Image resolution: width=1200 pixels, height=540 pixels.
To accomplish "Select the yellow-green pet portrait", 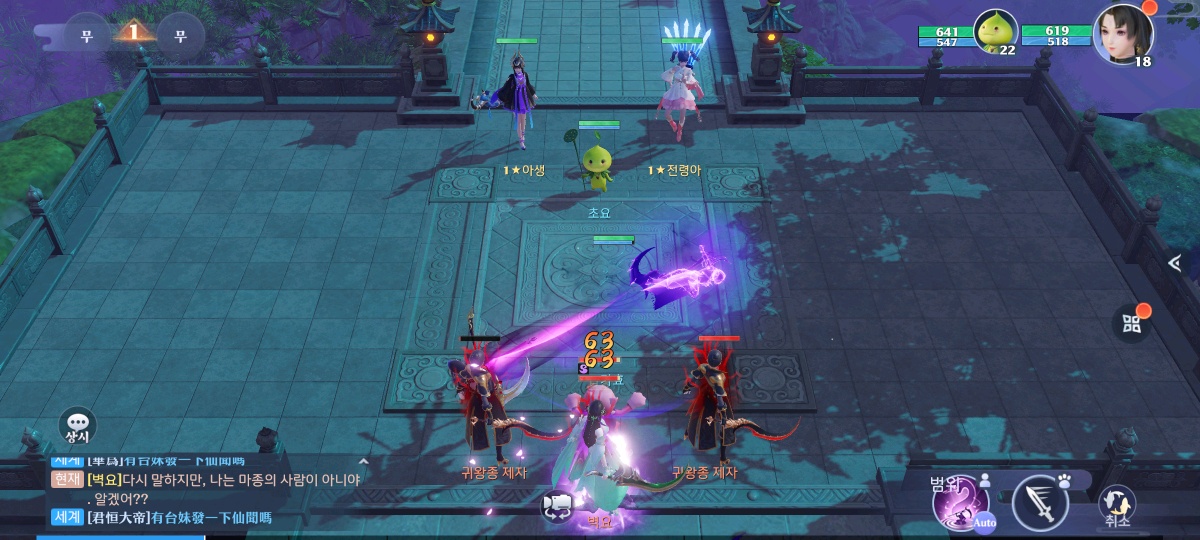I will (995, 33).
